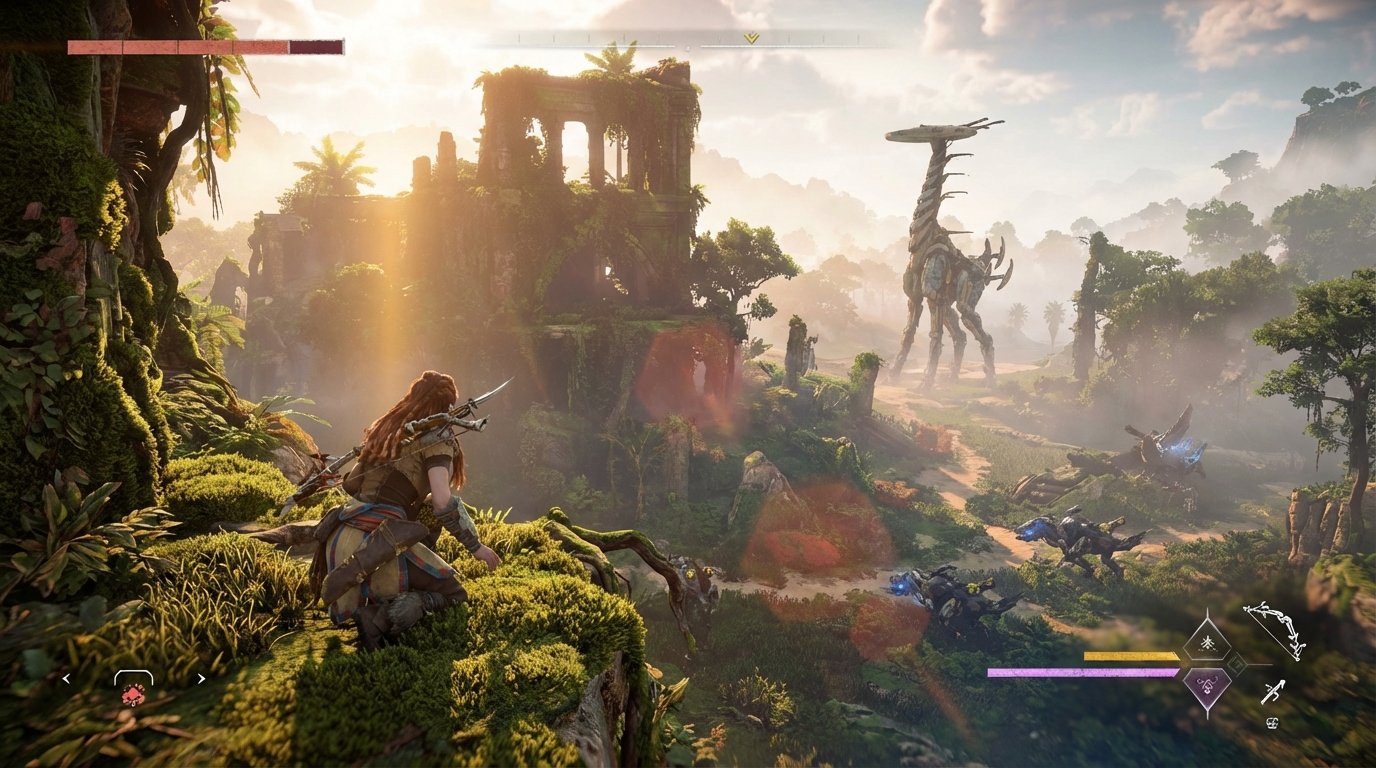This screenshot has height=768, width=1376.
Task: Click the emblem inside the top weapon diamond
Action: click(x=1207, y=643)
